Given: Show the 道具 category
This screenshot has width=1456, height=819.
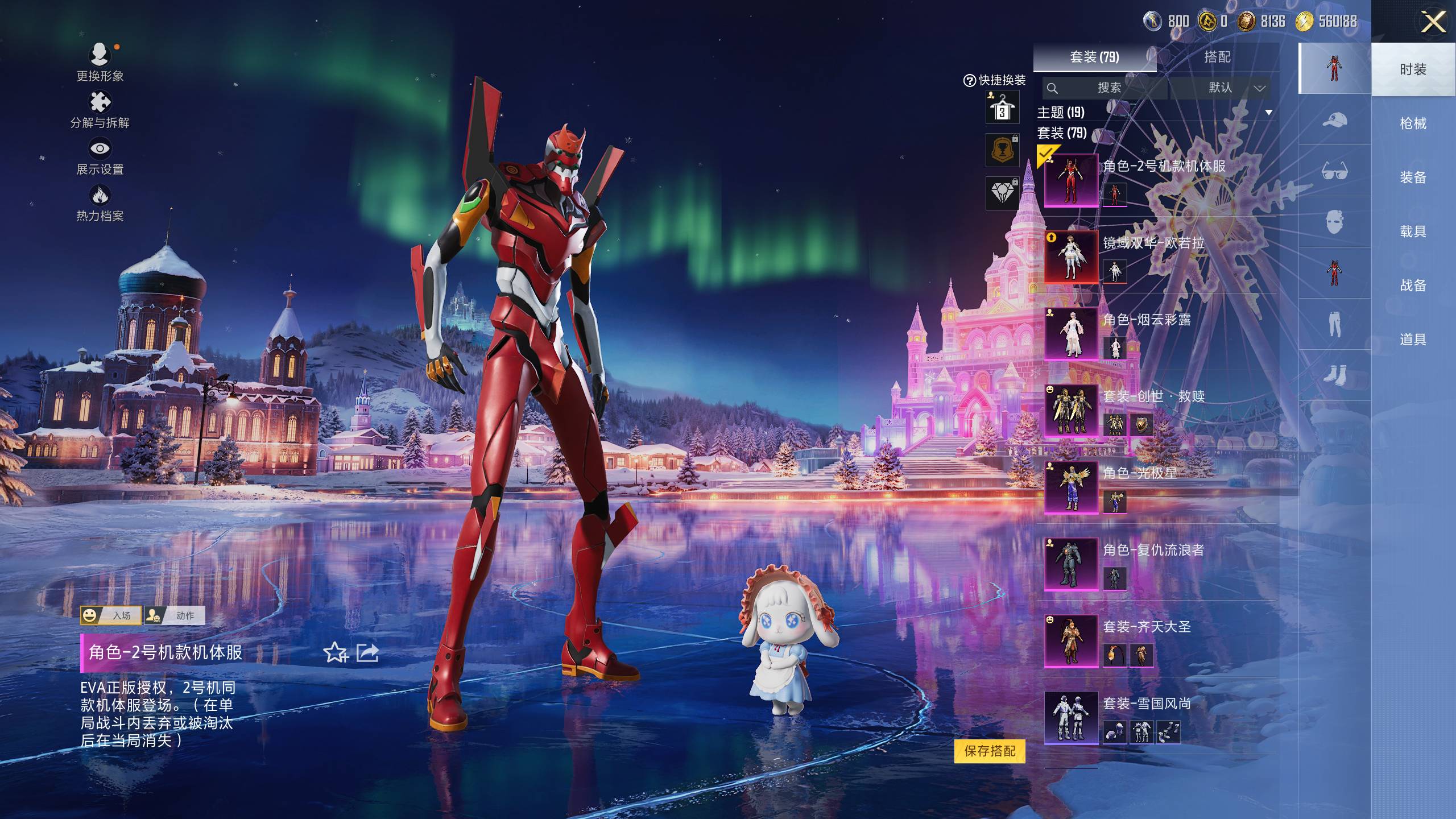Looking at the screenshot, I should click(x=1413, y=340).
